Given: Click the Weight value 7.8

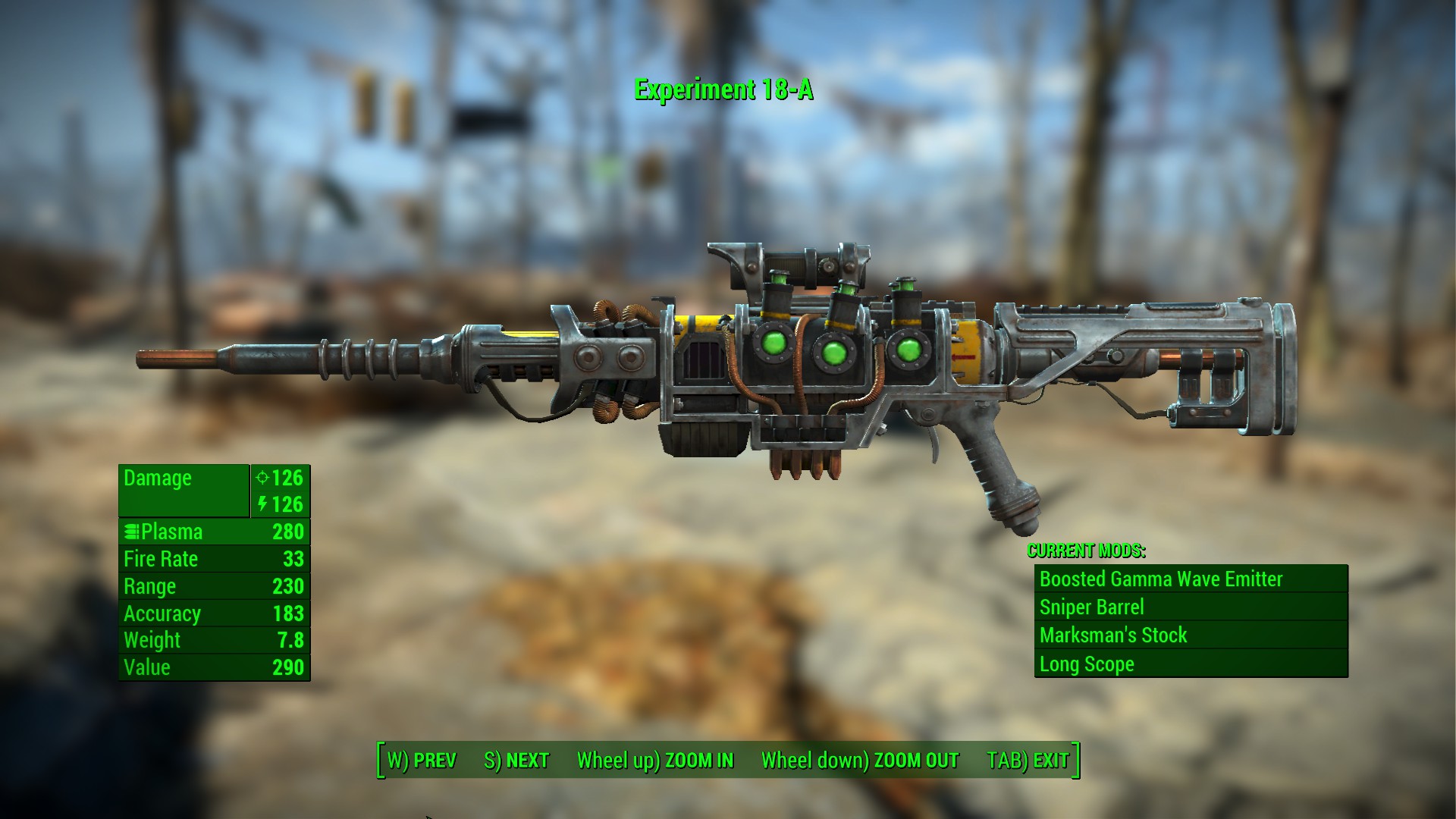Looking at the screenshot, I should pyautogui.click(x=292, y=640).
